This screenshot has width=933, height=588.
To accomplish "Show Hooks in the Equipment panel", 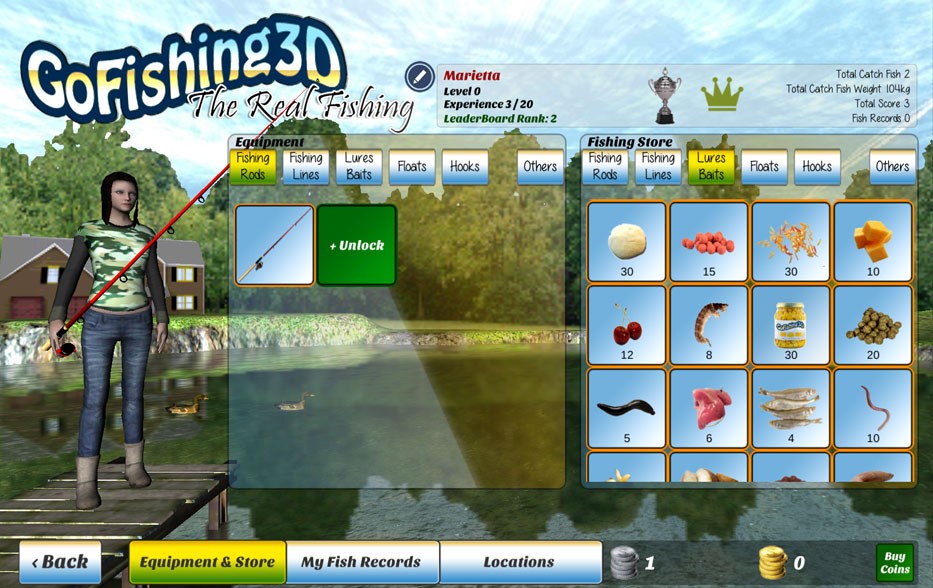I will point(465,167).
